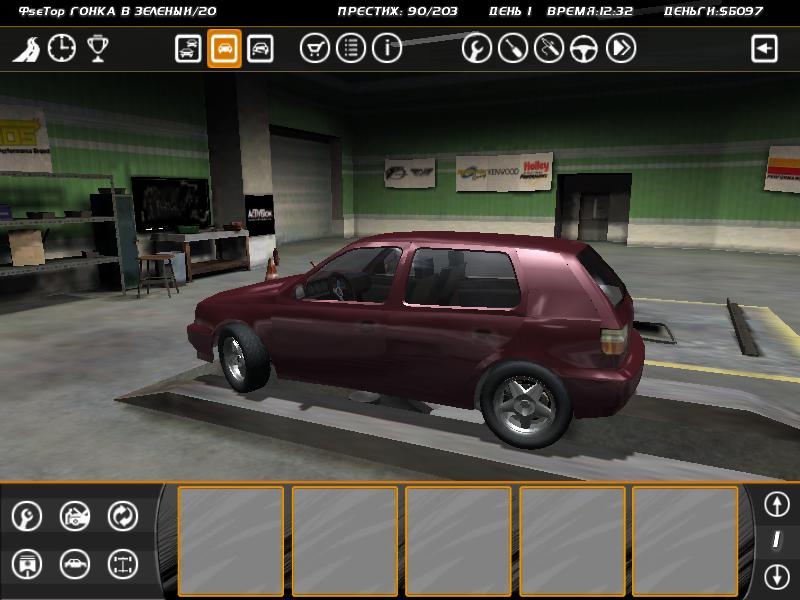Click the down arrow next to the parts slots

pyautogui.click(x=777, y=576)
